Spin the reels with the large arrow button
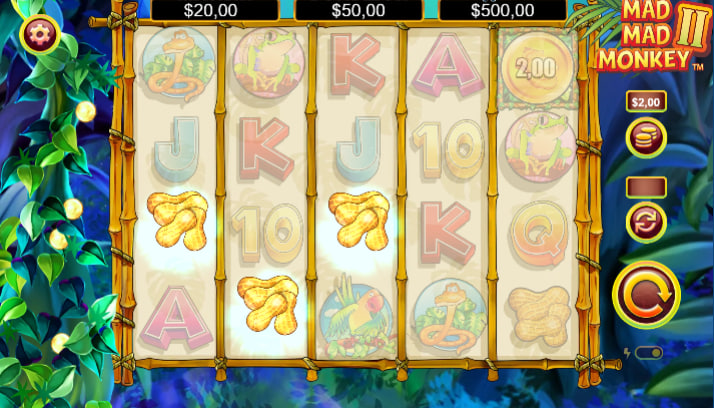This screenshot has height=408, width=714. [646, 295]
